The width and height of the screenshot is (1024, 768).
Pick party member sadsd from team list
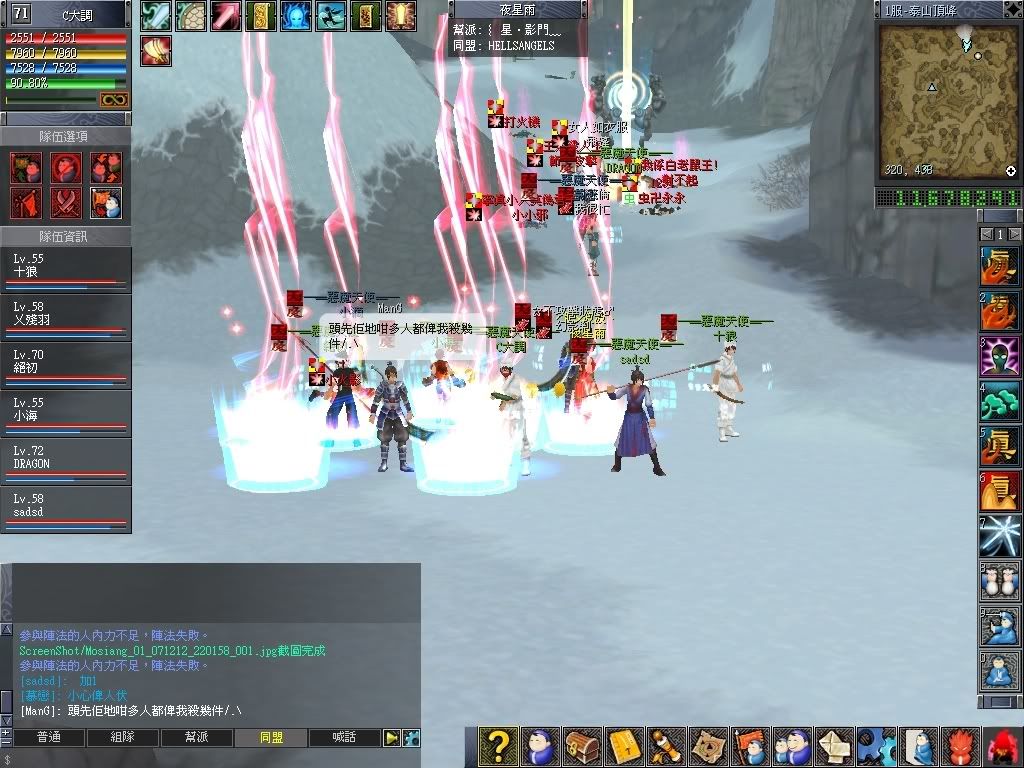[x=65, y=511]
